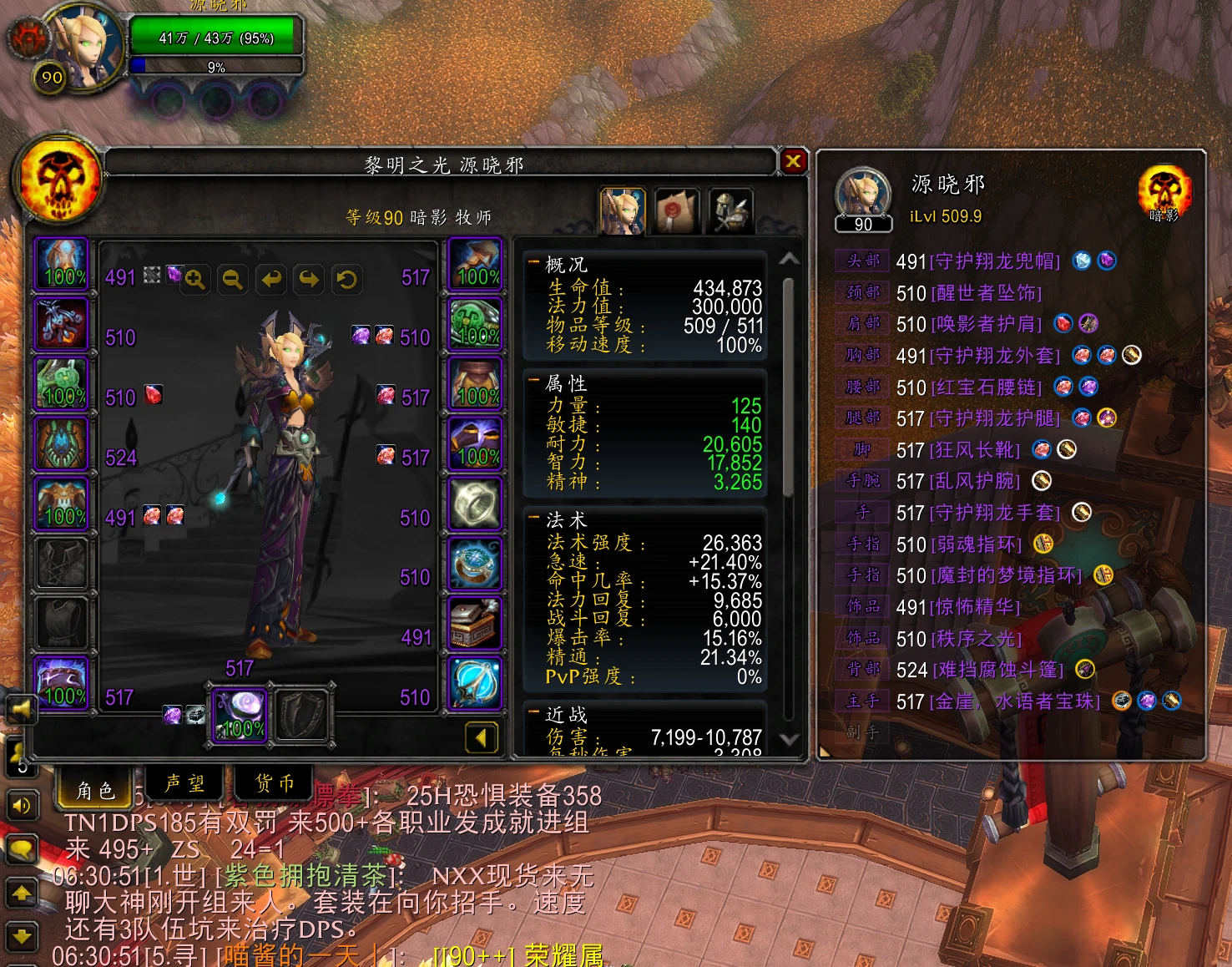Select the 角色 character tab

click(x=95, y=789)
